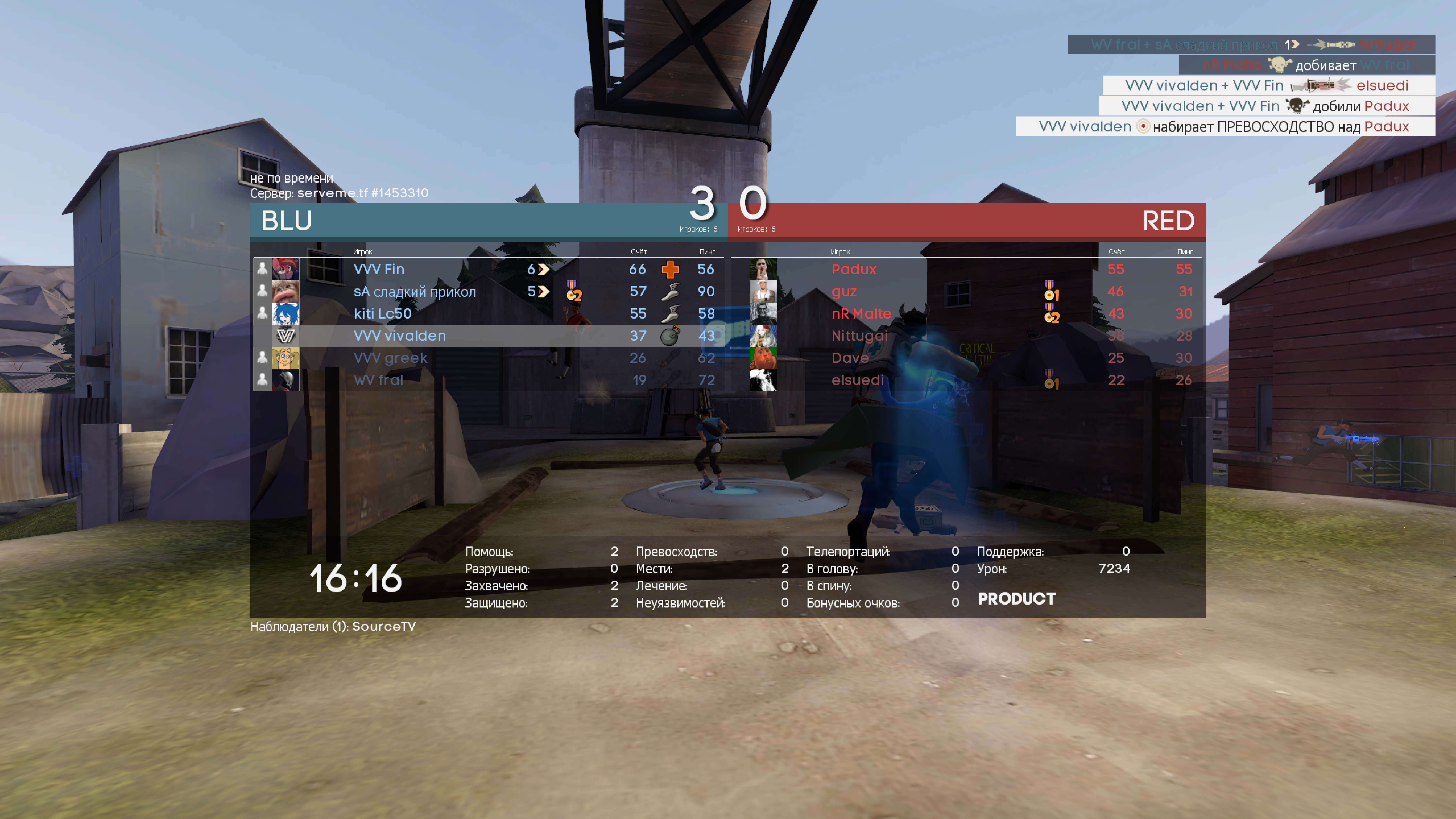Click the highlighted VVV vivalden row
Screen dimensions: 1456x819
click(400, 336)
